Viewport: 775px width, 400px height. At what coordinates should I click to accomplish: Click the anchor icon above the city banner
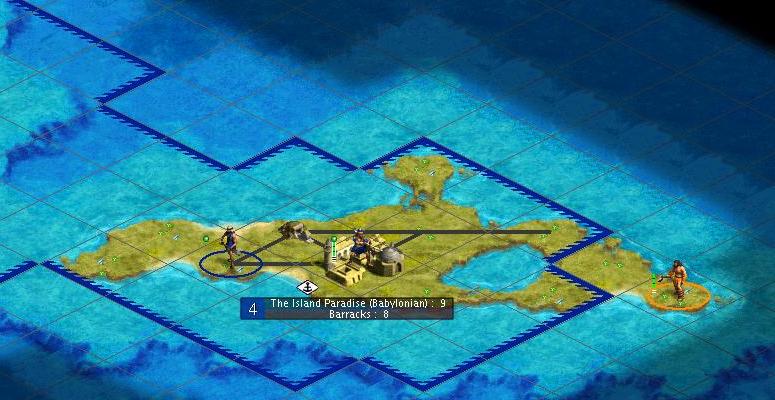click(x=308, y=287)
